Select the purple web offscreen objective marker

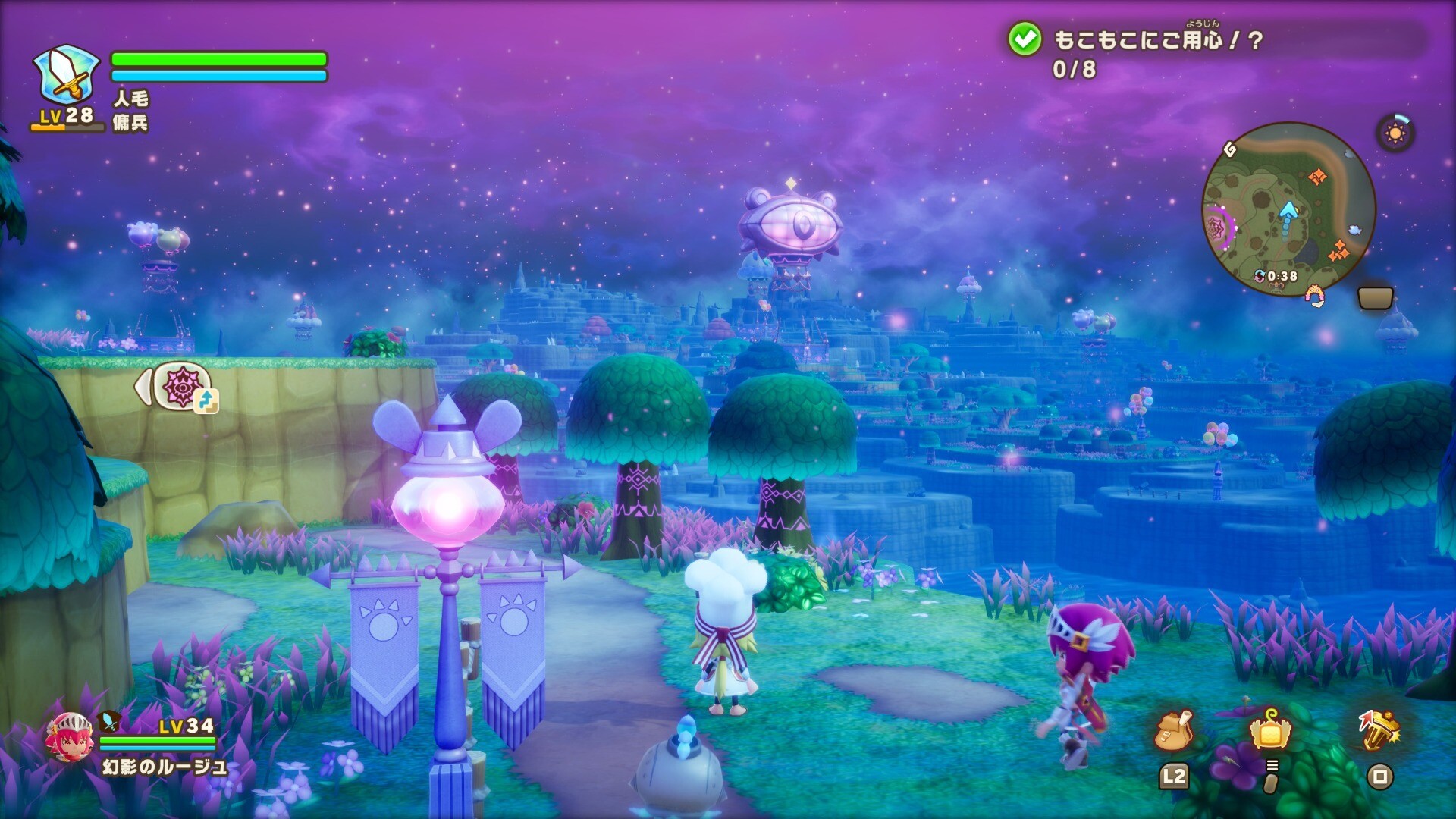pos(182,387)
